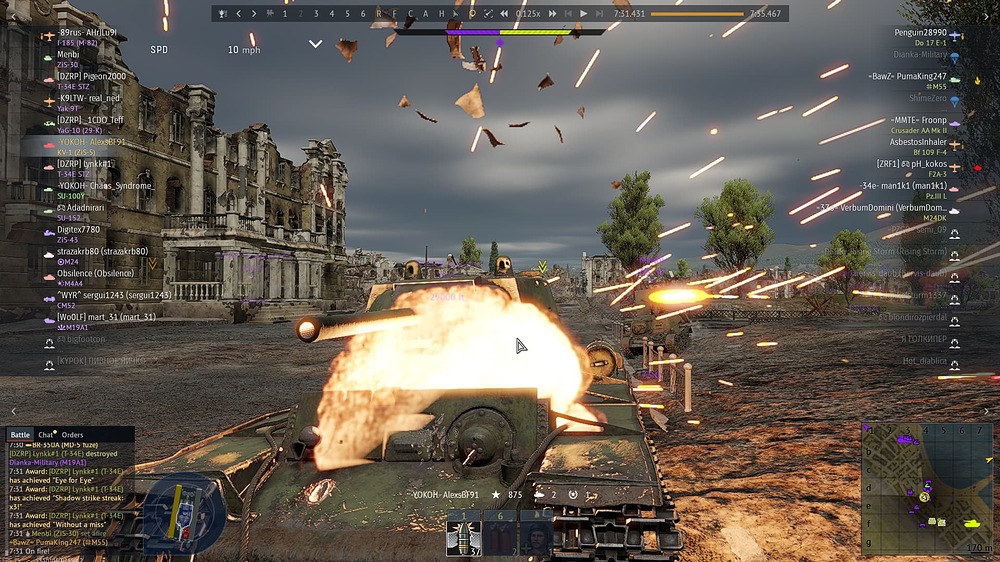Spectate Penguin28990 in the enemy list
The image size is (1000, 562).
pyautogui.click(x=920, y=33)
